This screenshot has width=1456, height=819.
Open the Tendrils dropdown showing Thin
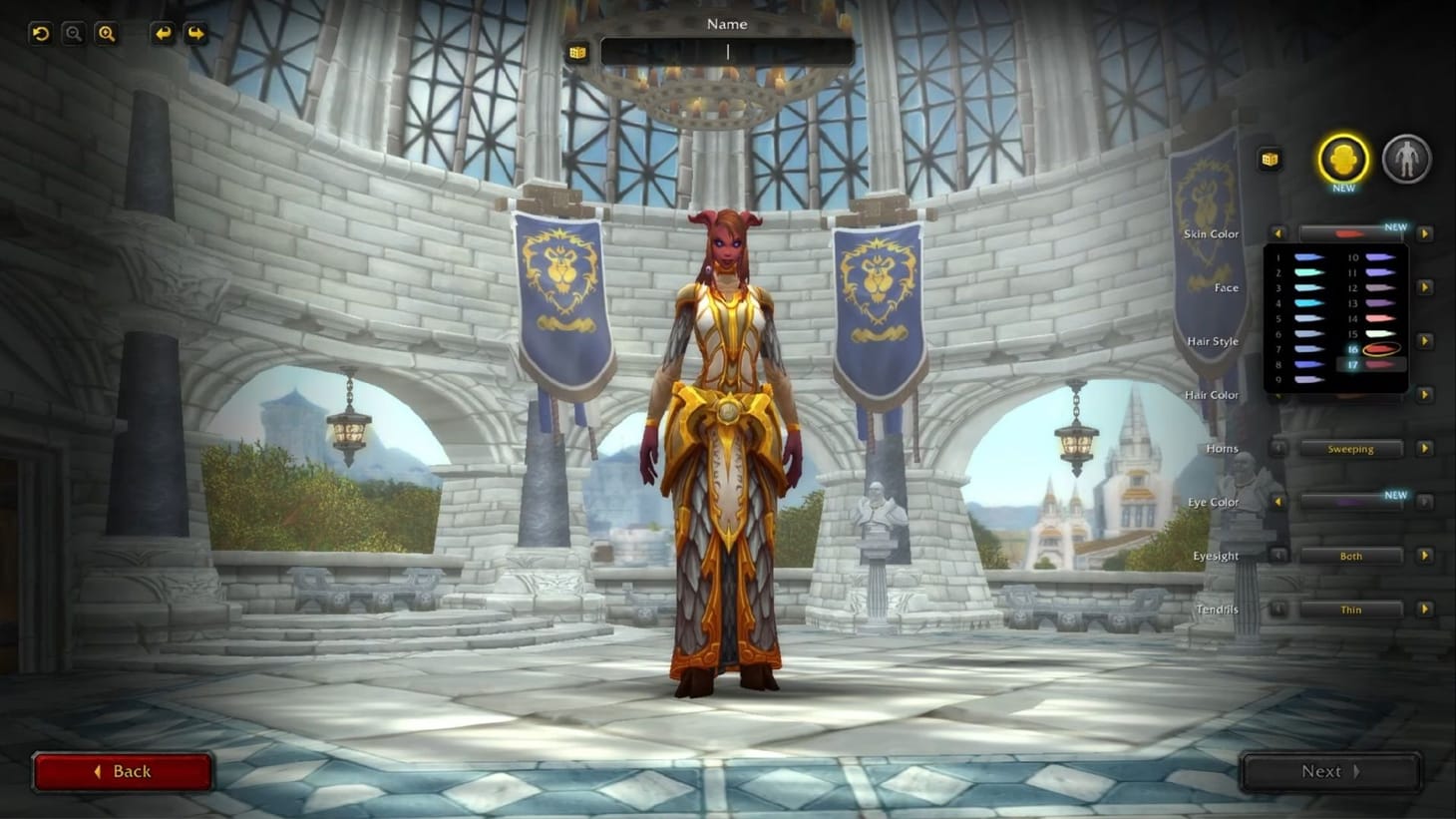[1351, 610]
